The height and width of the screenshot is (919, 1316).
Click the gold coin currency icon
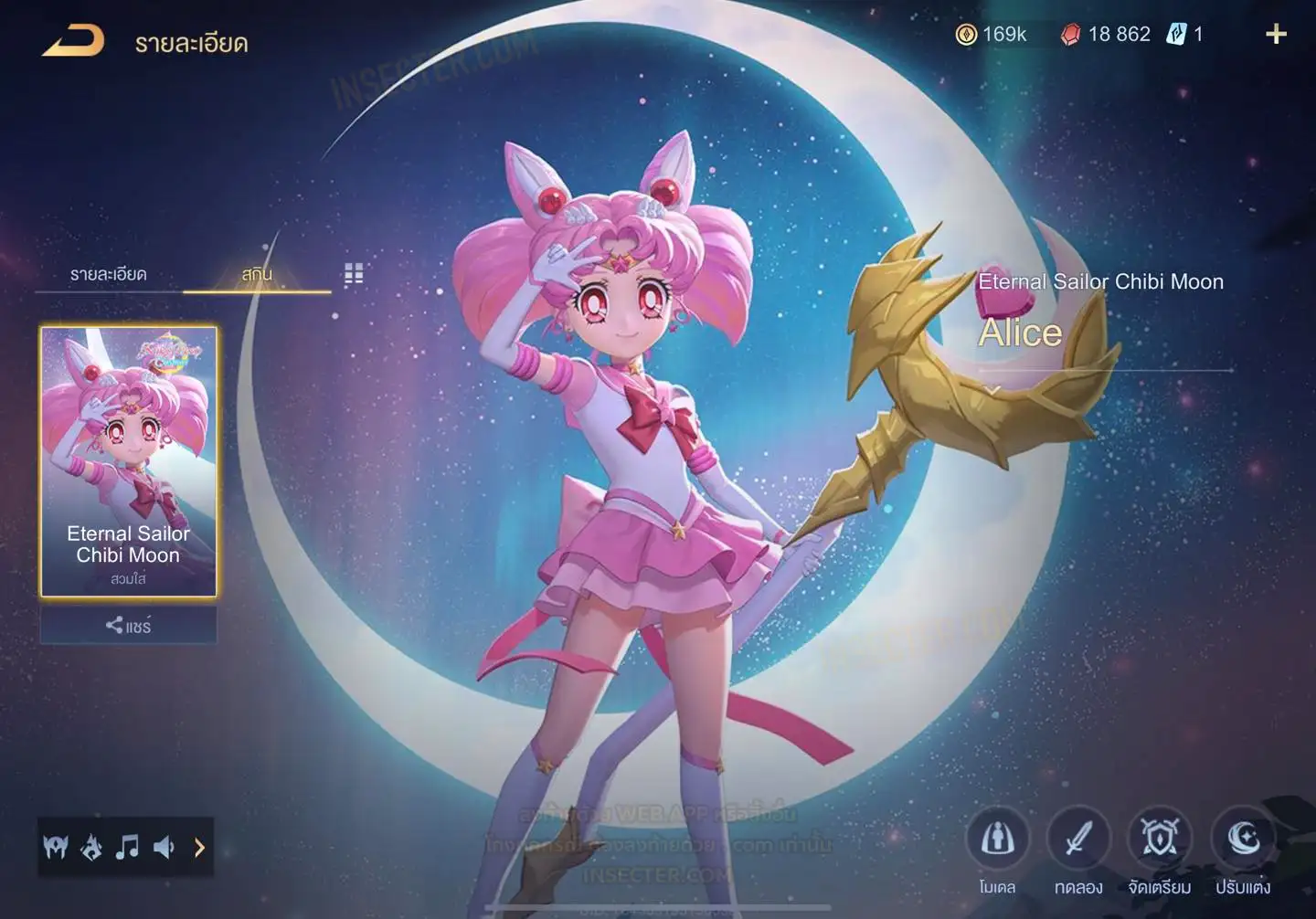pos(966,35)
